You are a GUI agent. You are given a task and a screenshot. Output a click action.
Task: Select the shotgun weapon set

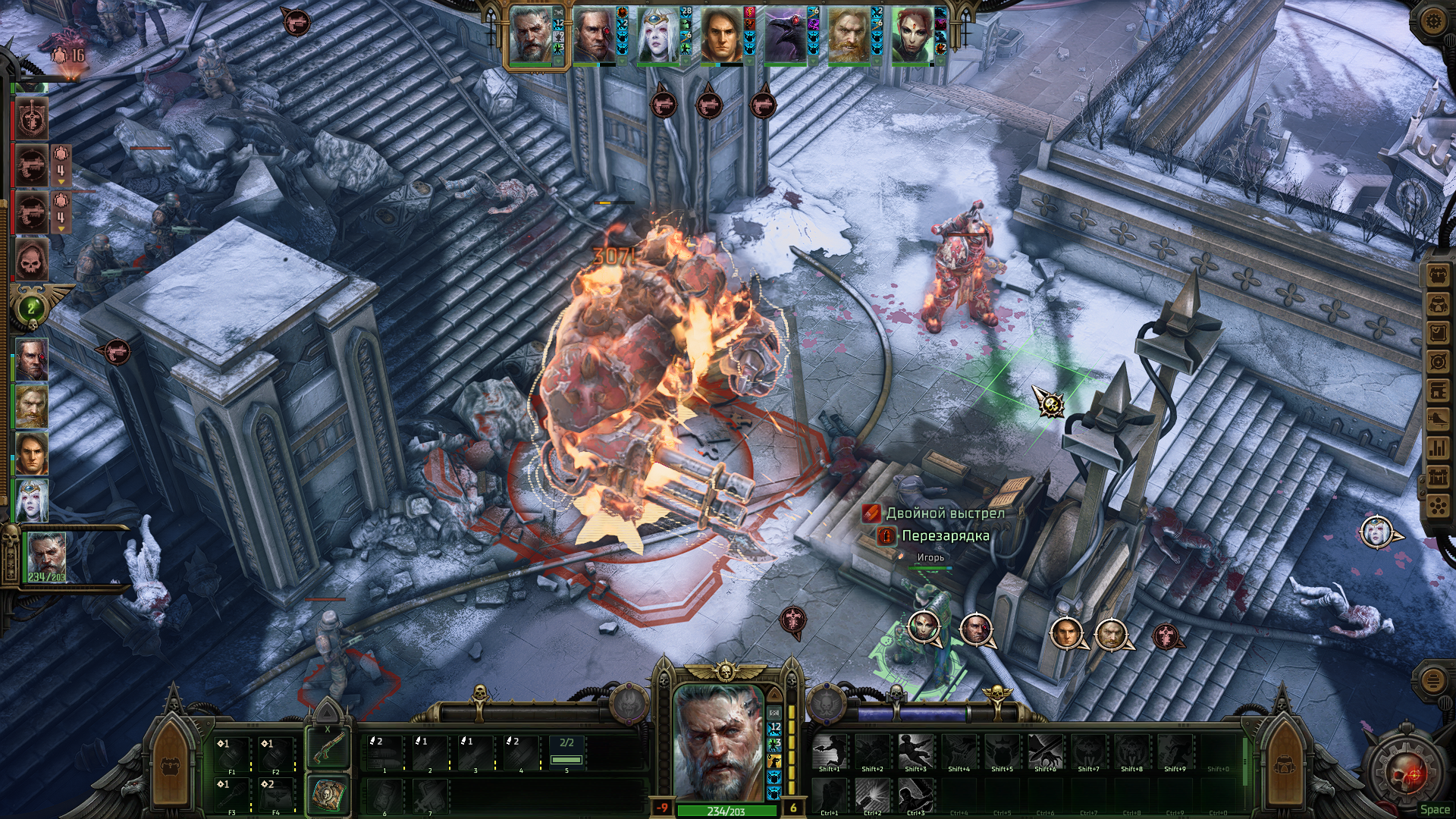tap(328, 747)
